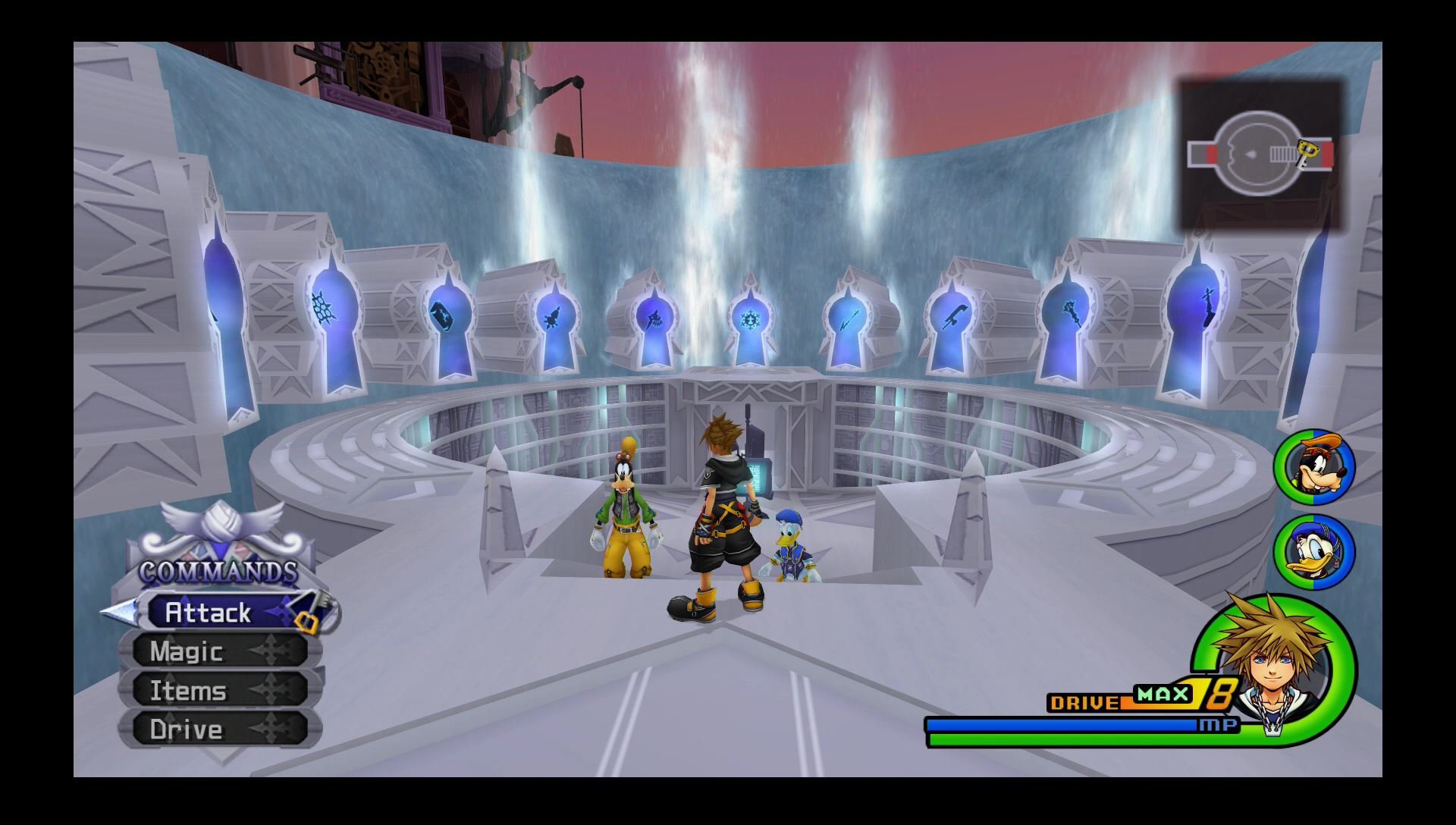Click the room minimap
Screen dimensions: 1456x825
coord(1260,155)
